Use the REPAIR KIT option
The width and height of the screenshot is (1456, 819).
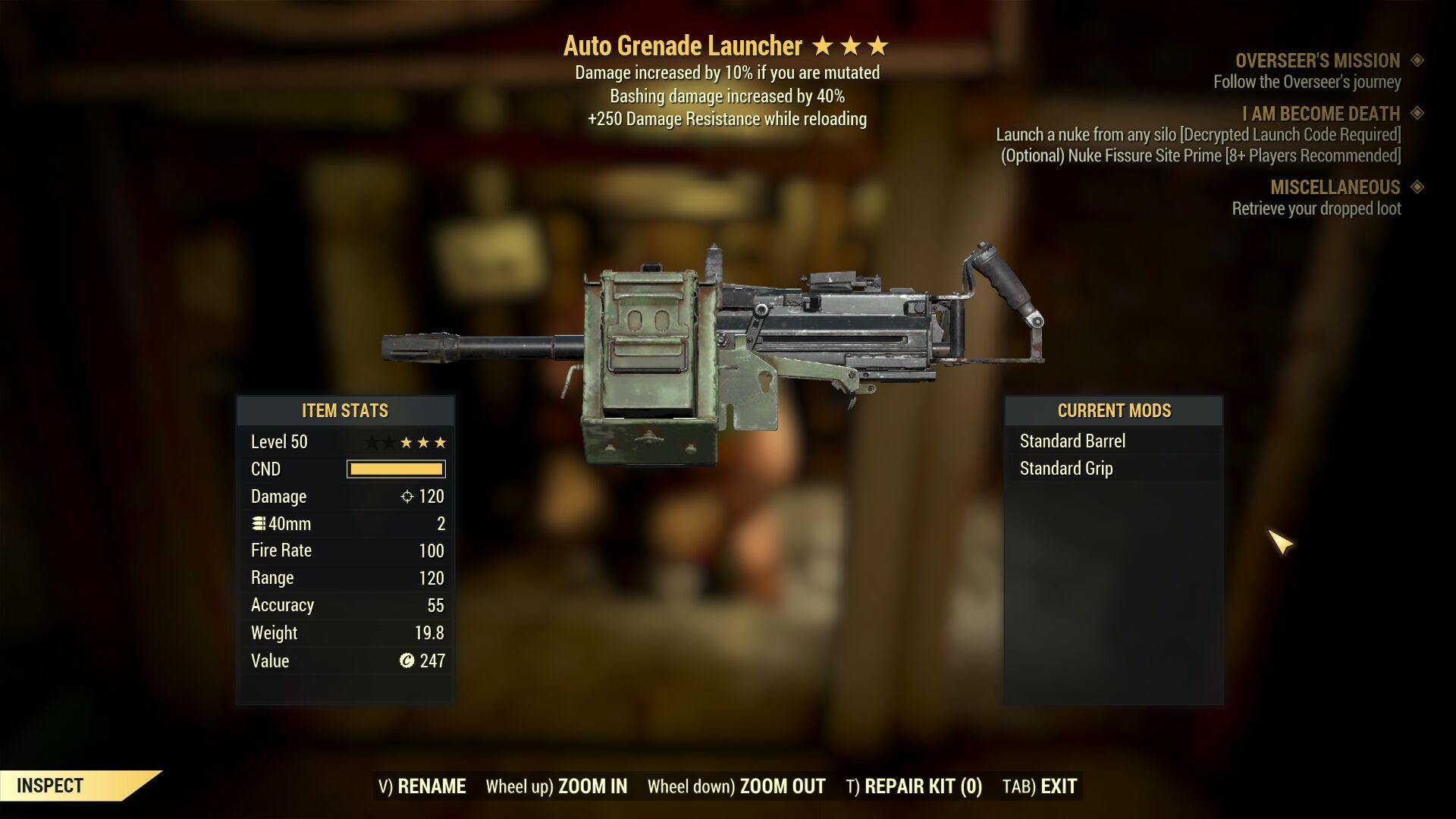[914, 786]
